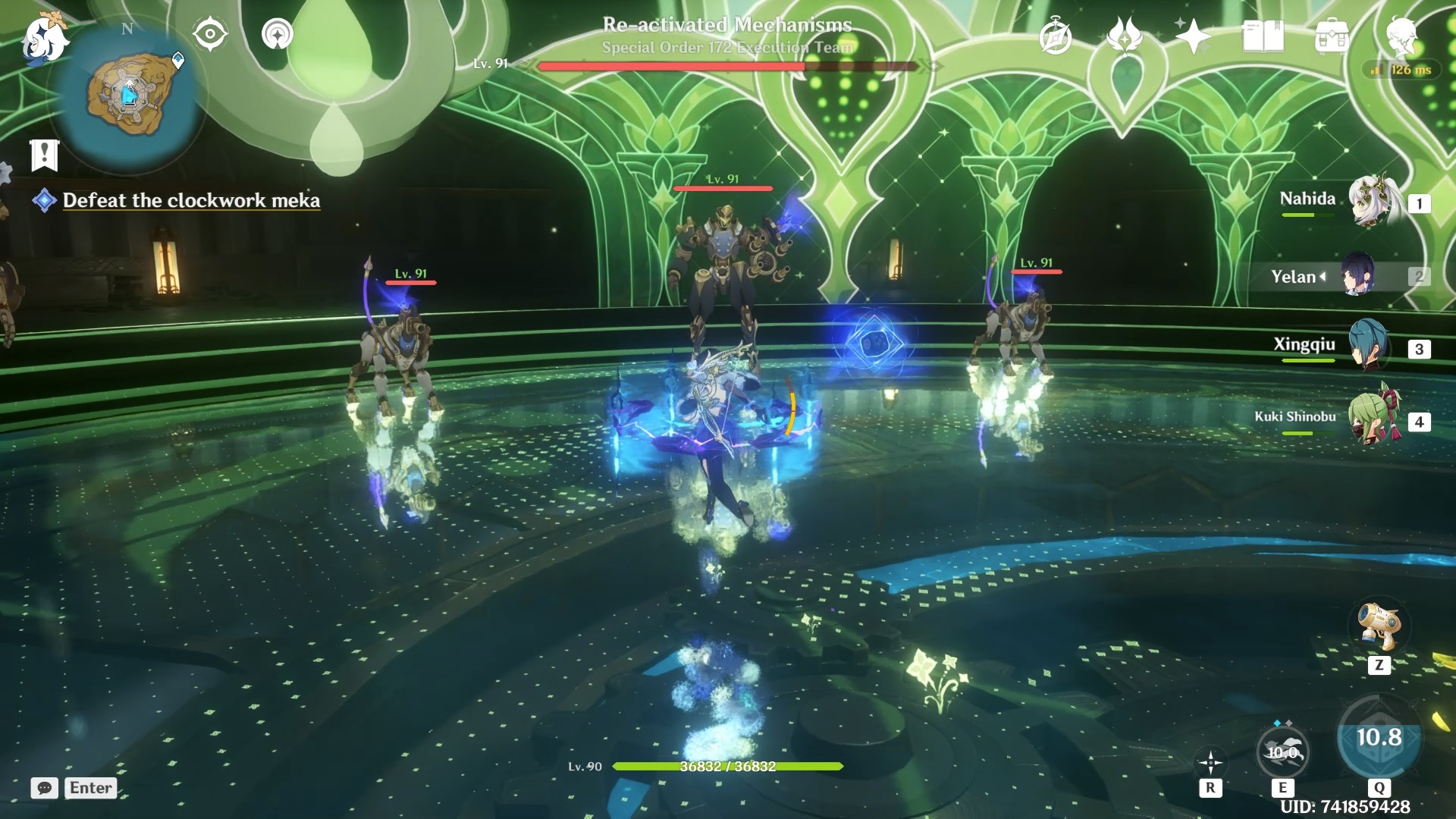Open the twin-flame icon in the top bar

pyautogui.click(x=1124, y=36)
